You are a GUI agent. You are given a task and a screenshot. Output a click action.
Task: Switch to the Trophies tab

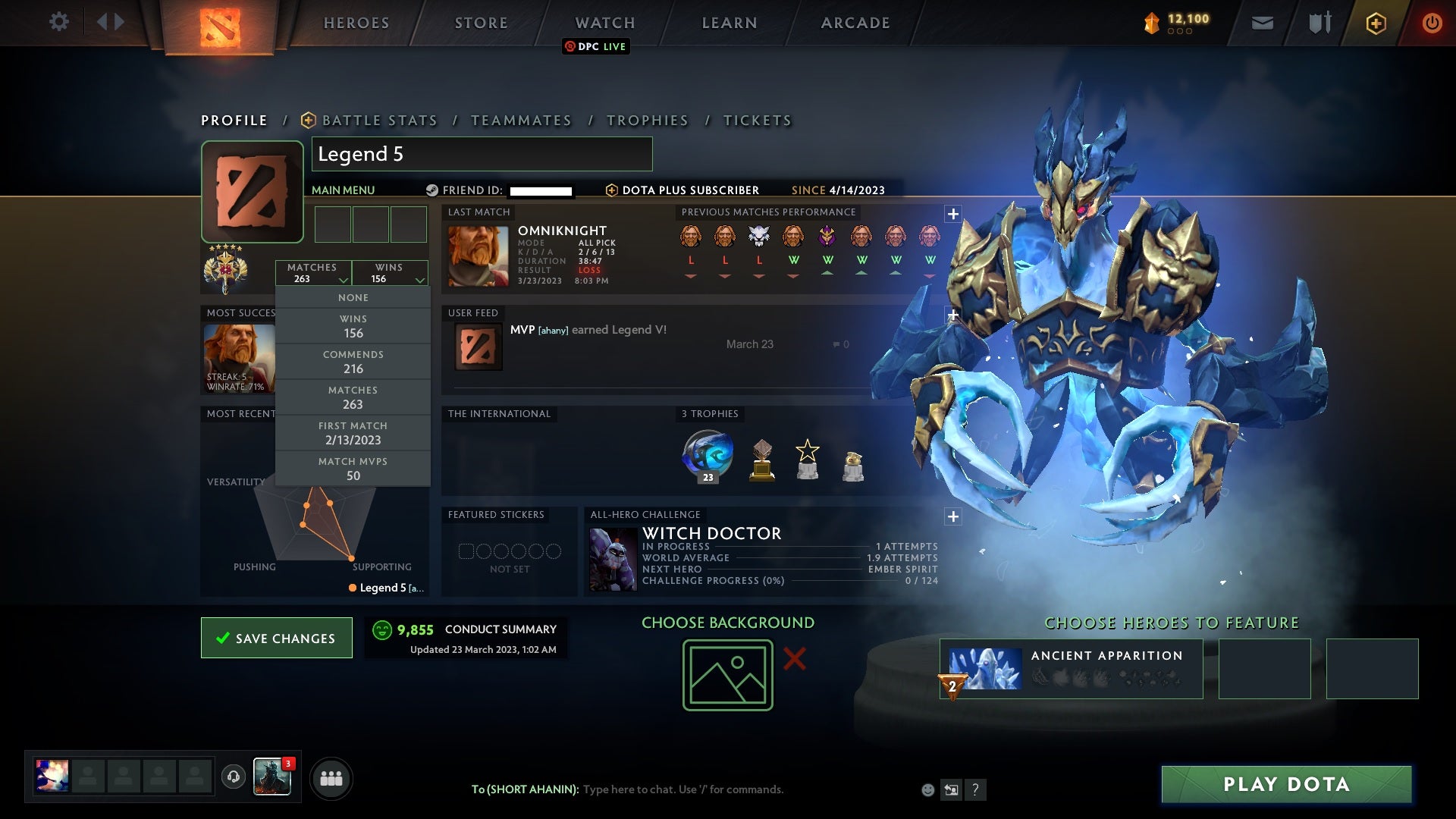click(647, 120)
